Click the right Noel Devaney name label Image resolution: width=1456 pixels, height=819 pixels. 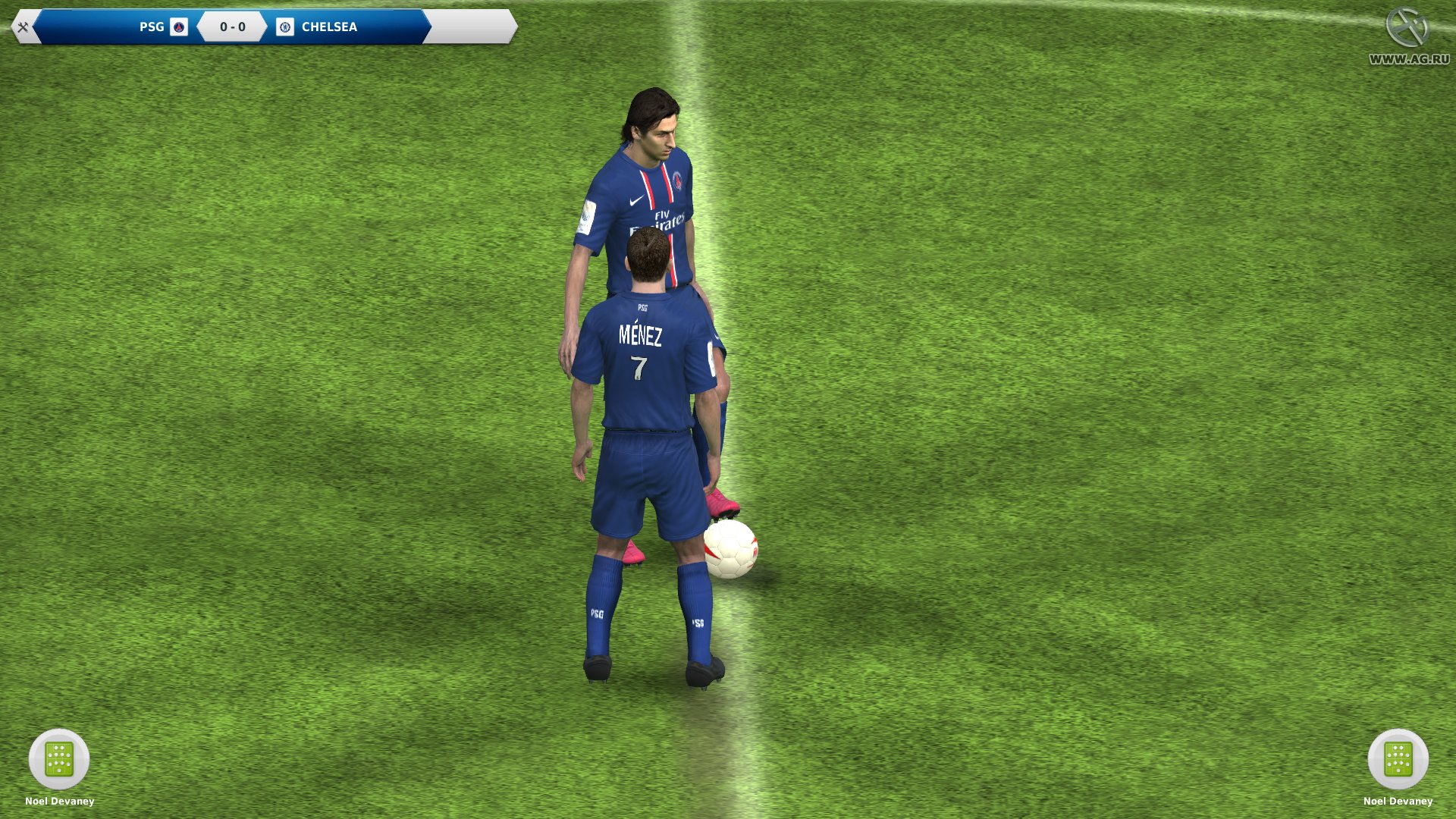pos(1398,801)
